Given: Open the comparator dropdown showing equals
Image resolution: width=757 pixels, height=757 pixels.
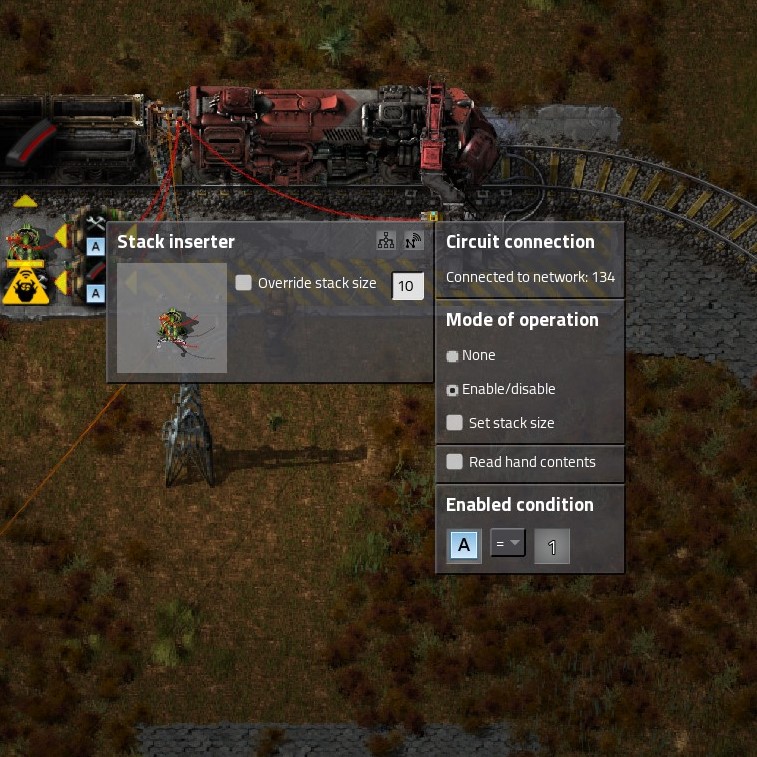Looking at the screenshot, I should click(508, 545).
